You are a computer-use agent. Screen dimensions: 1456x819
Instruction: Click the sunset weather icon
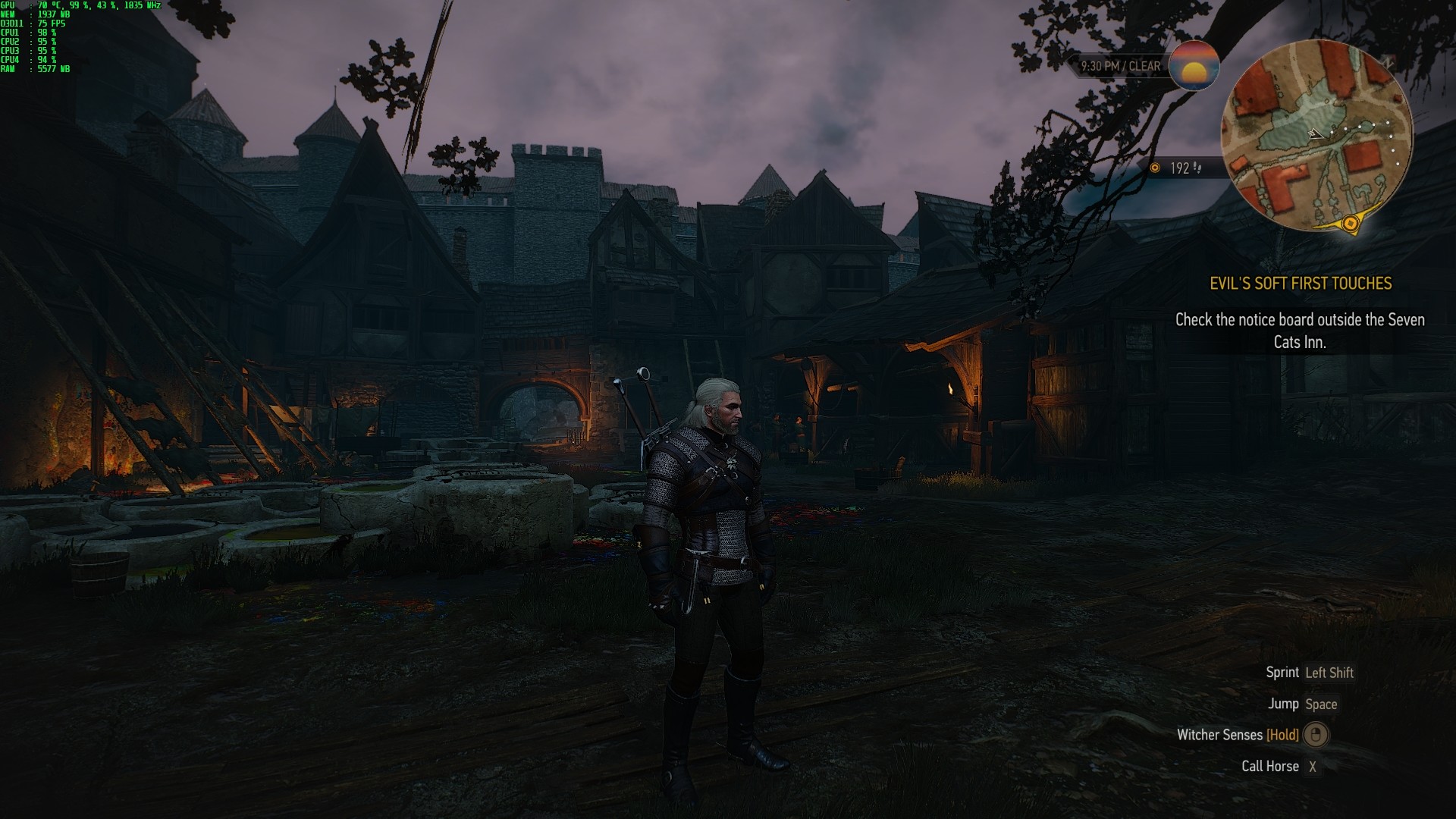[1194, 66]
